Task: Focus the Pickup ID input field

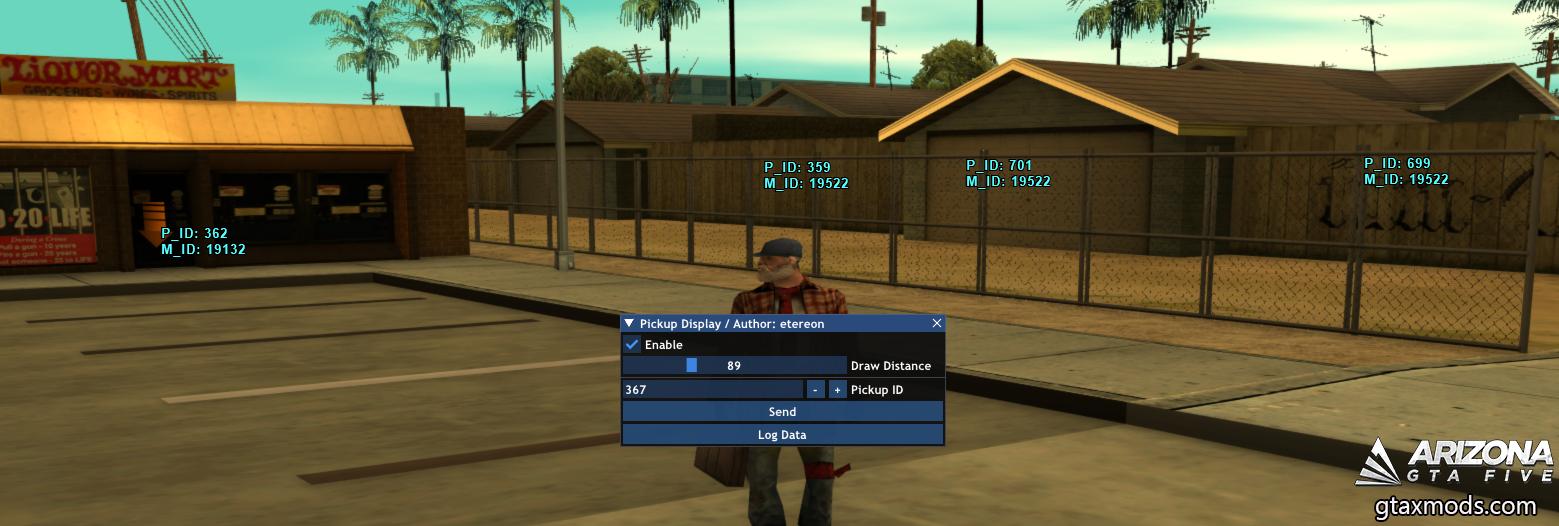Action: tap(712, 390)
